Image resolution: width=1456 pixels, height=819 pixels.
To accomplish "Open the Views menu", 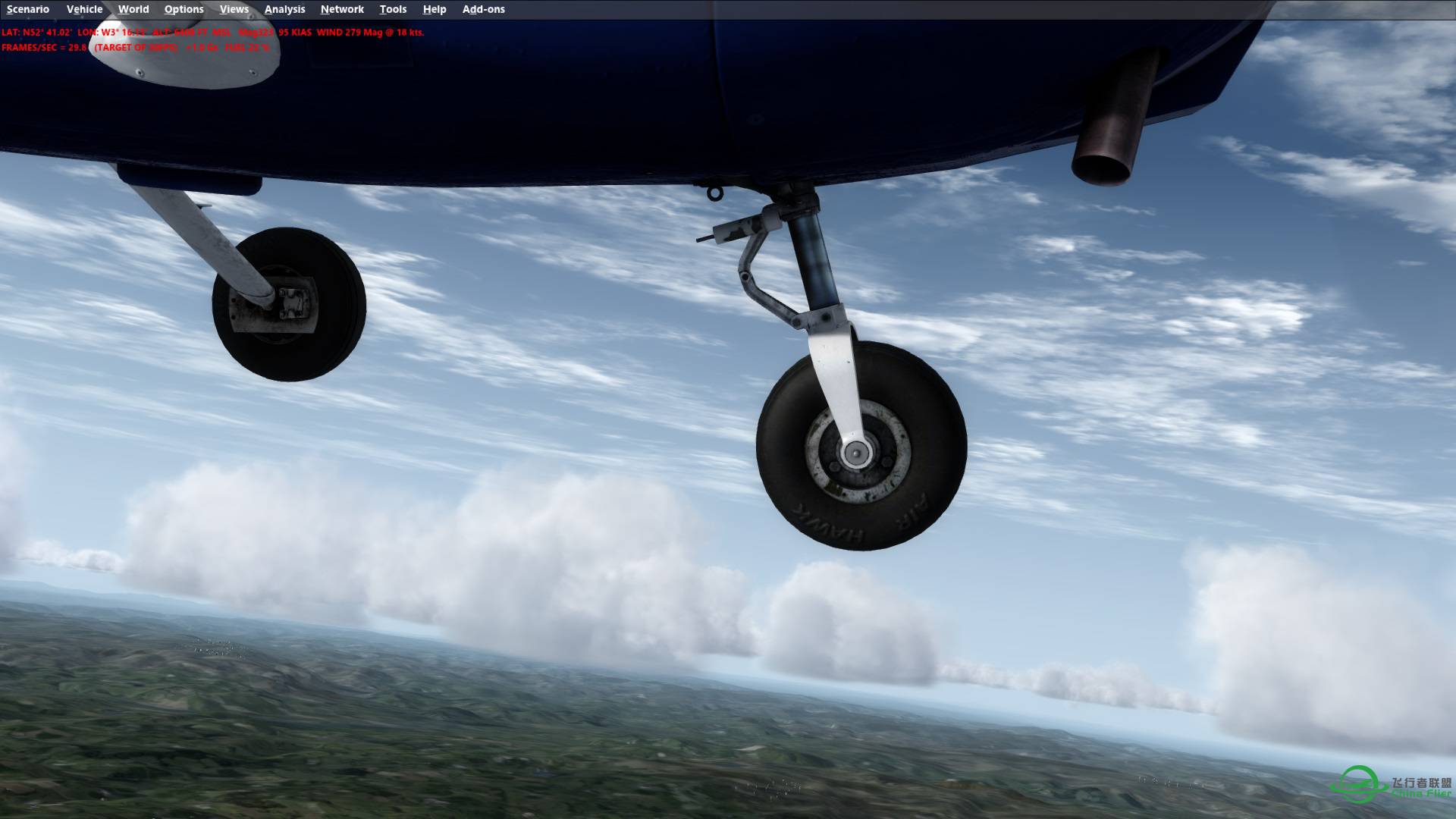I will tap(234, 9).
